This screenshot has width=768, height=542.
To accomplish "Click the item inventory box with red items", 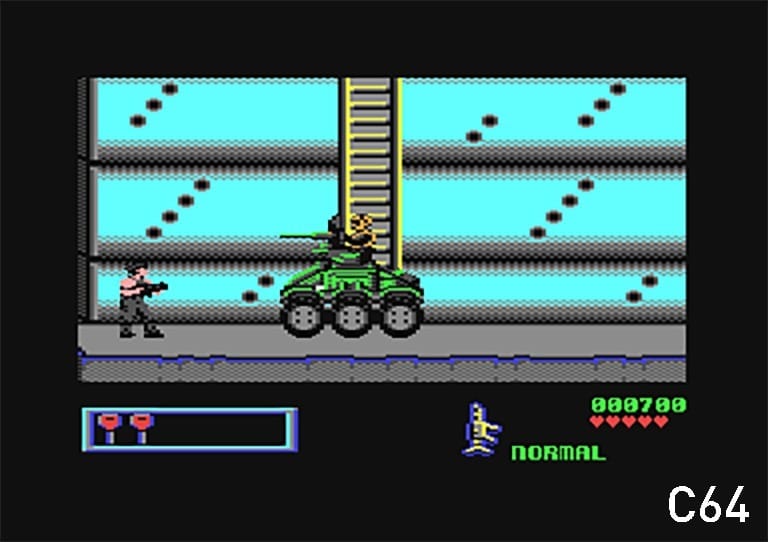I will click(190, 429).
